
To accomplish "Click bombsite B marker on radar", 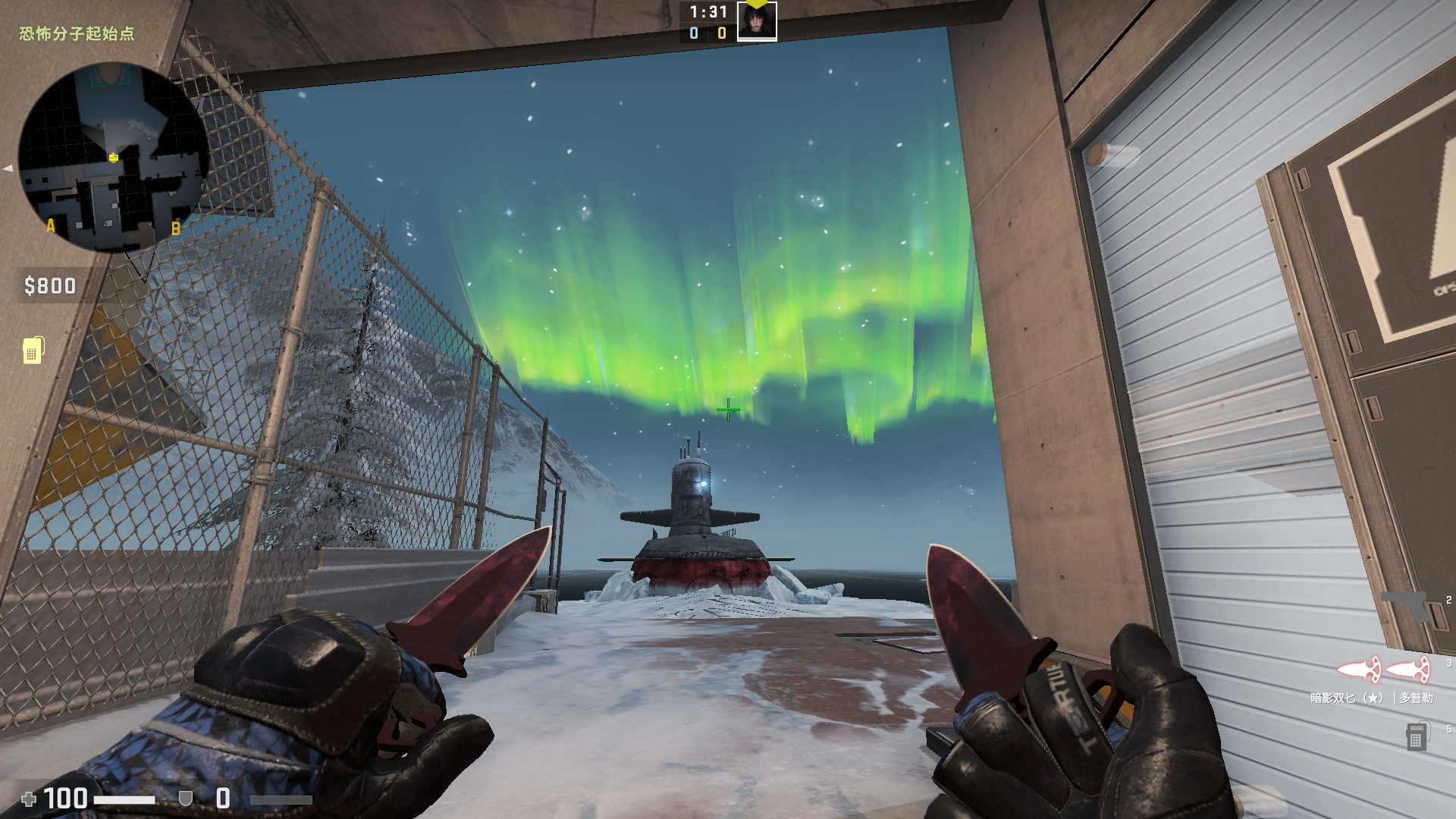I will [176, 227].
